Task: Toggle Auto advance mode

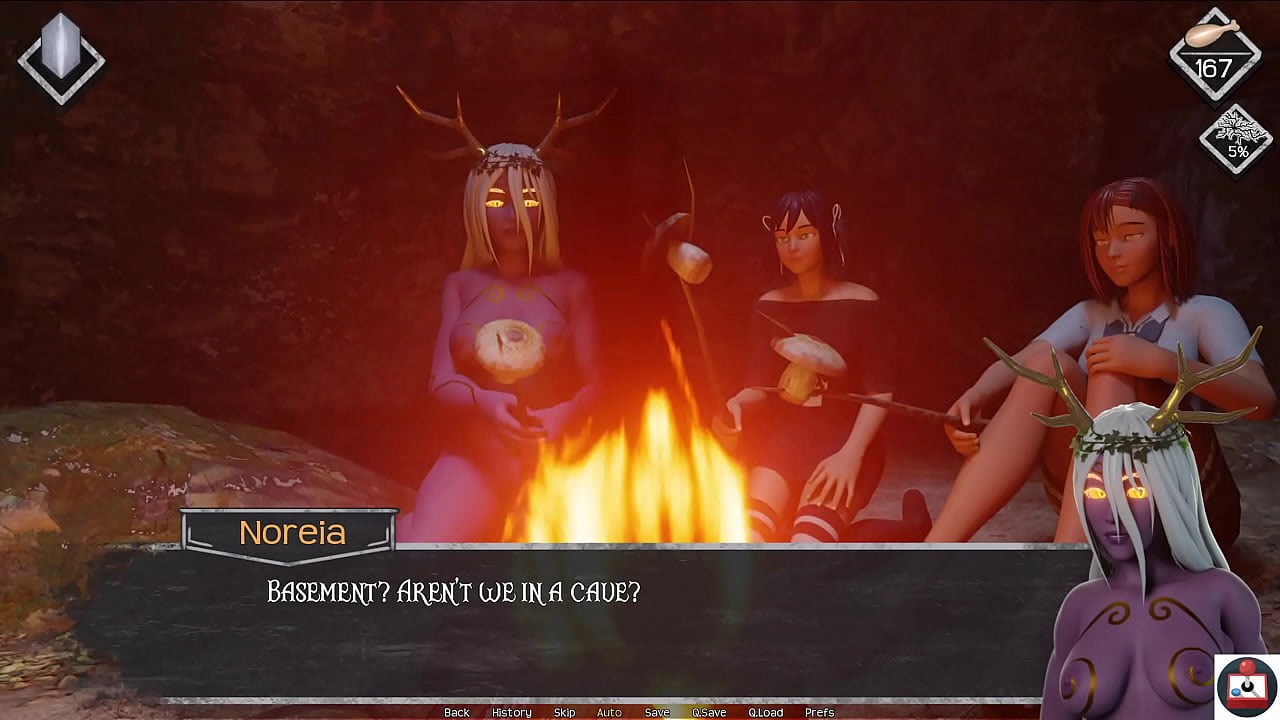Action: point(609,712)
